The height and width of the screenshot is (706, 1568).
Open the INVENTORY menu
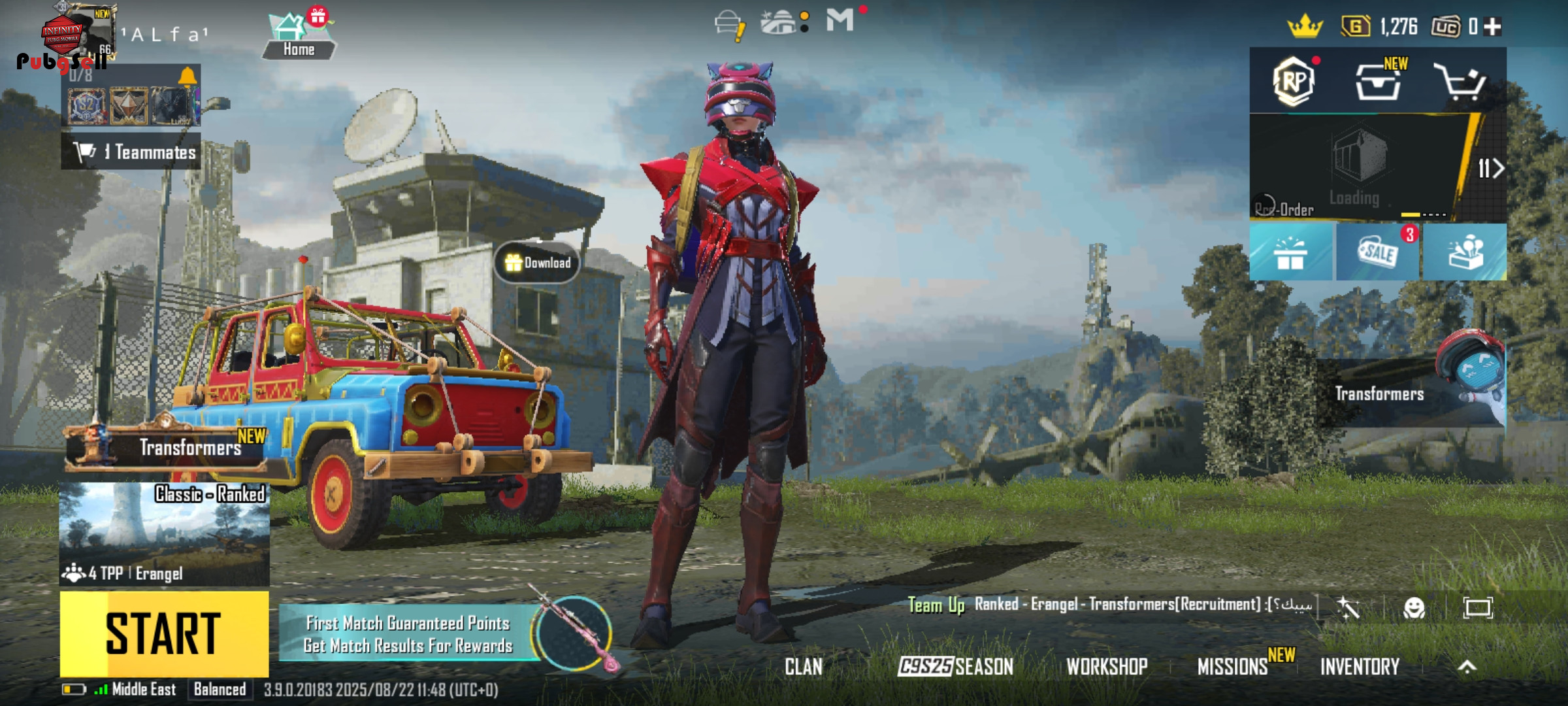click(x=1360, y=667)
